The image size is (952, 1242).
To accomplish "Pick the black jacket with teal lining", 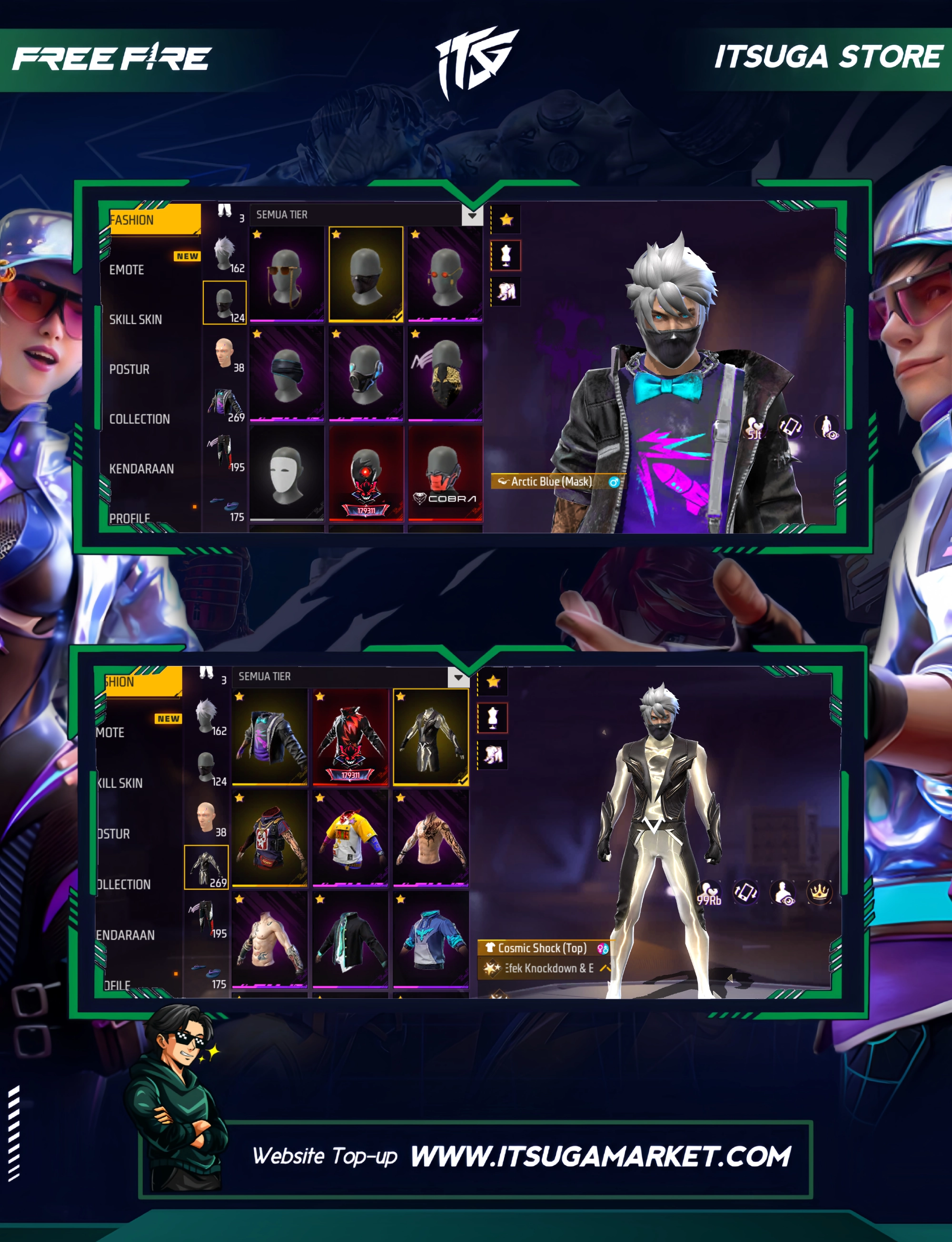I will pos(350,939).
